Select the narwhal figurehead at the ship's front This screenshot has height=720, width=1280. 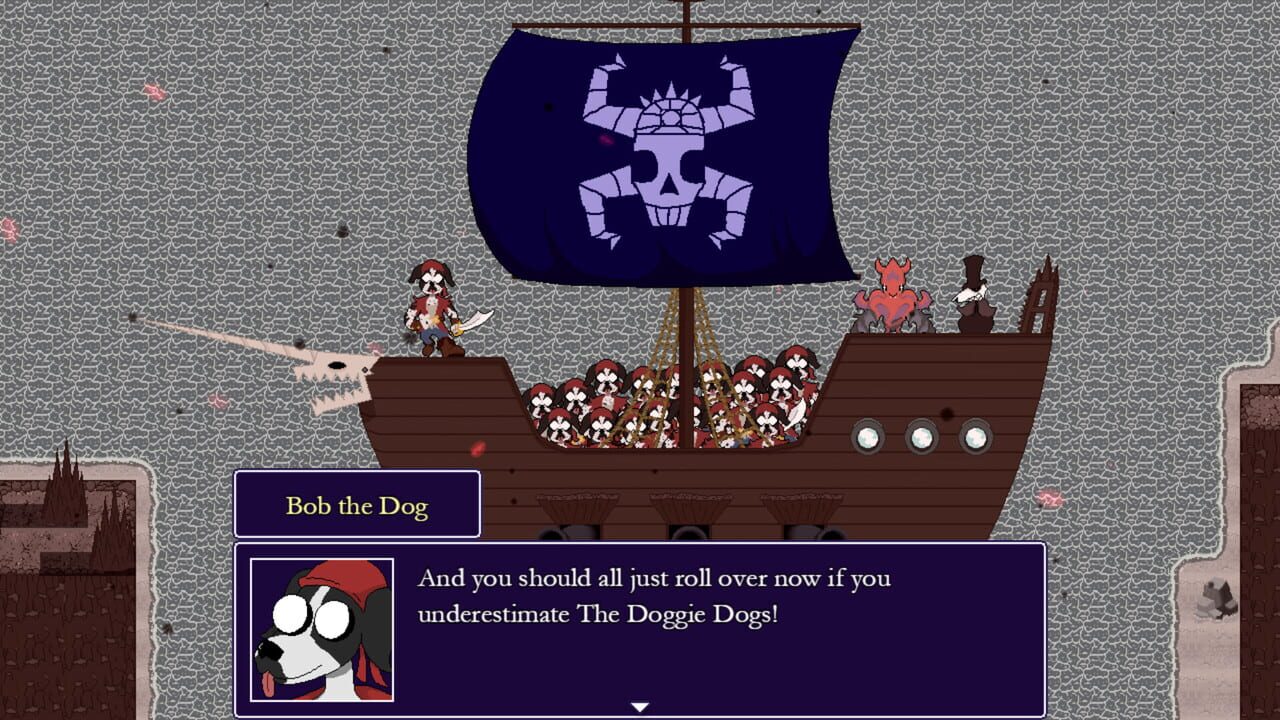click(x=330, y=375)
